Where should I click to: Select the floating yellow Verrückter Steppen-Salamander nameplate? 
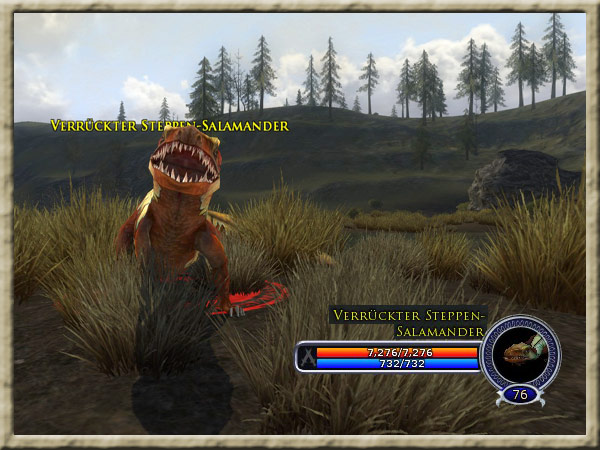(x=169, y=126)
